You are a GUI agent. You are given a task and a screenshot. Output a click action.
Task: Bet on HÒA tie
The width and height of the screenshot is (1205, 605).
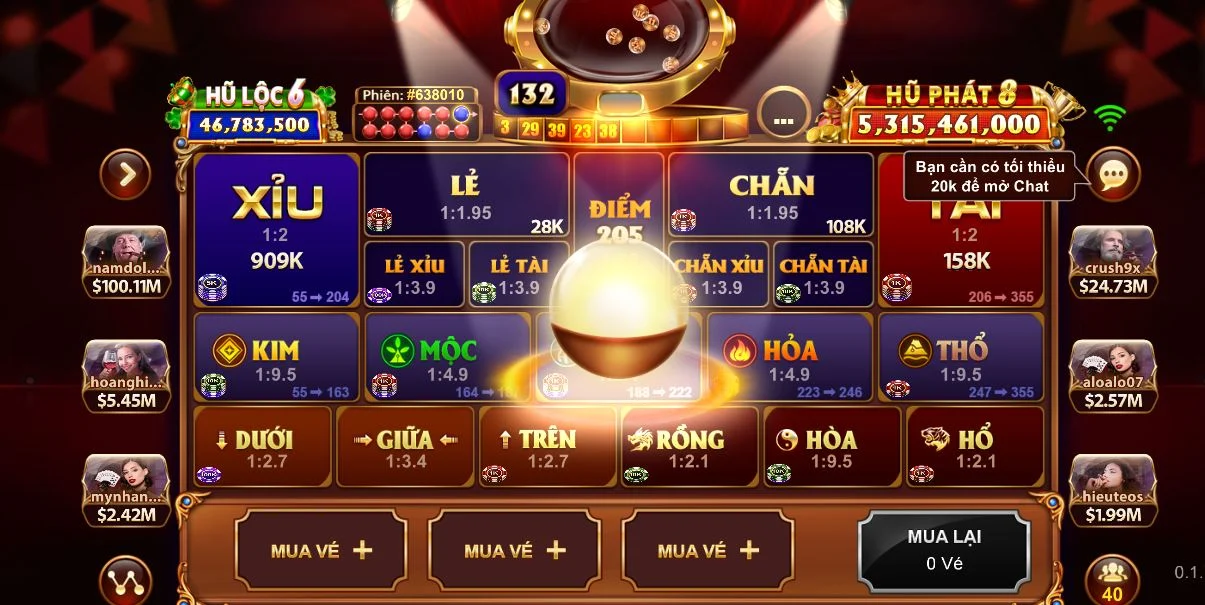(x=831, y=447)
